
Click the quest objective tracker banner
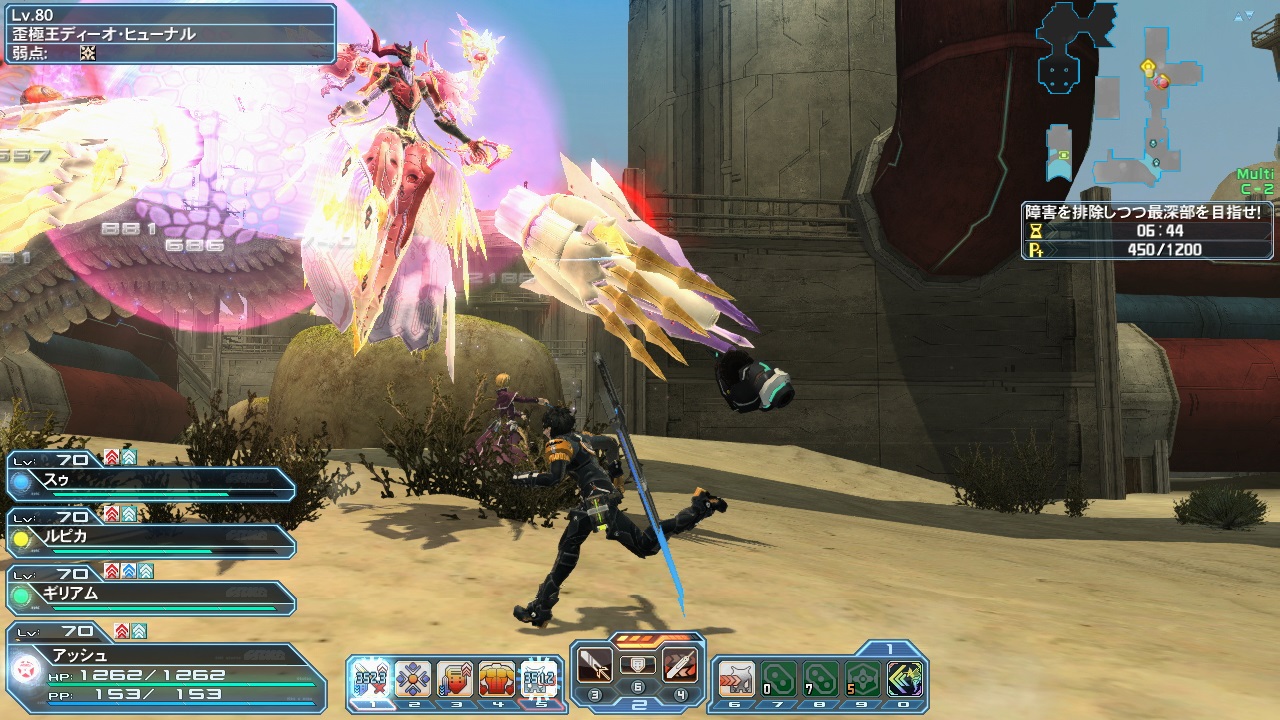(x=1146, y=230)
